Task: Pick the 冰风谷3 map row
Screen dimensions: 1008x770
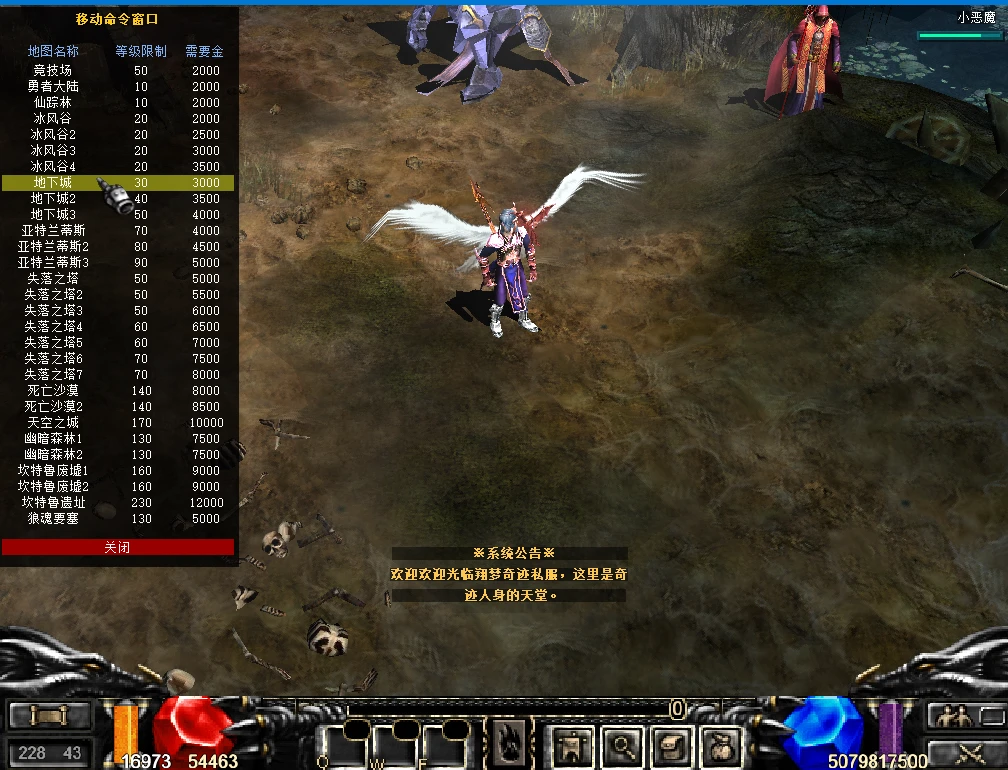Action: 53,151
